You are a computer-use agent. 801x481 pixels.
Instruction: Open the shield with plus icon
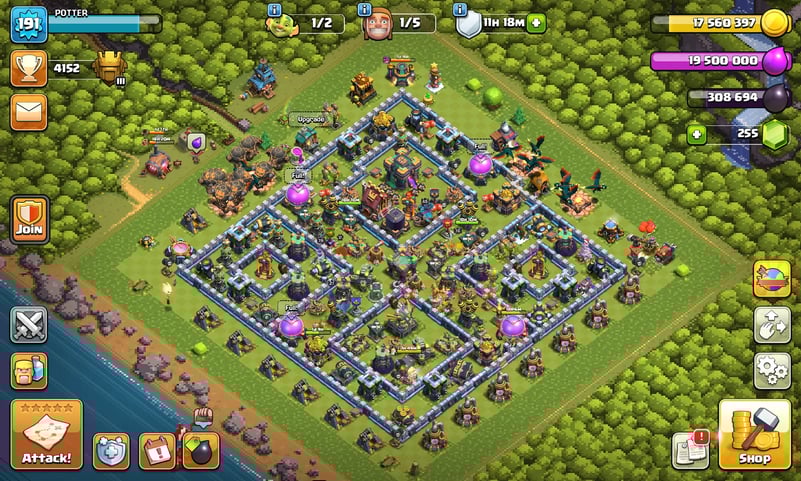pyautogui.click(x=111, y=451)
